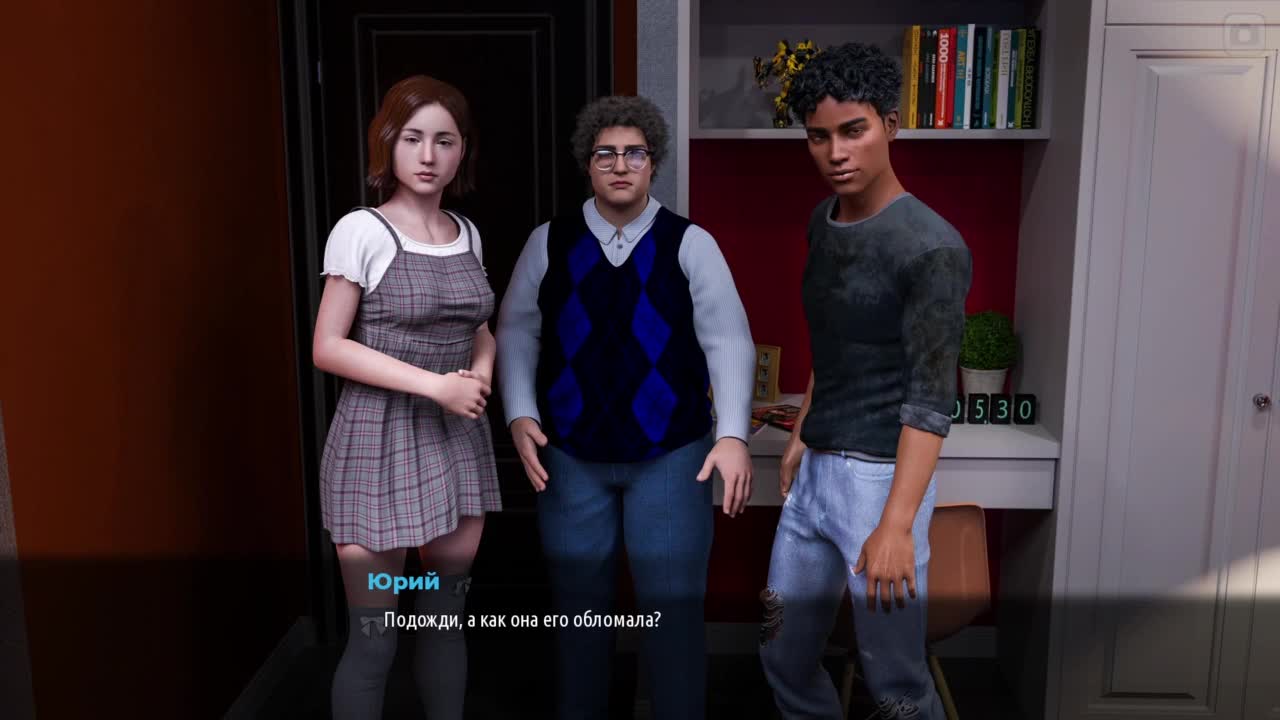
Task: Click the faint rounded-square button in the top-right corner
Action: pyautogui.click(x=1244, y=34)
